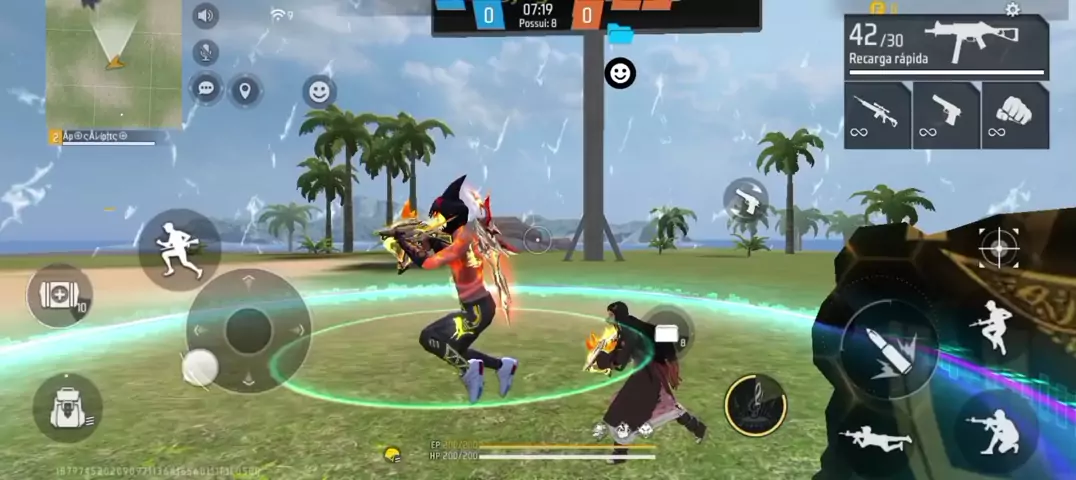1076x480 pixels.
Task: Switch to the fist melee slot
Action: click(1015, 115)
